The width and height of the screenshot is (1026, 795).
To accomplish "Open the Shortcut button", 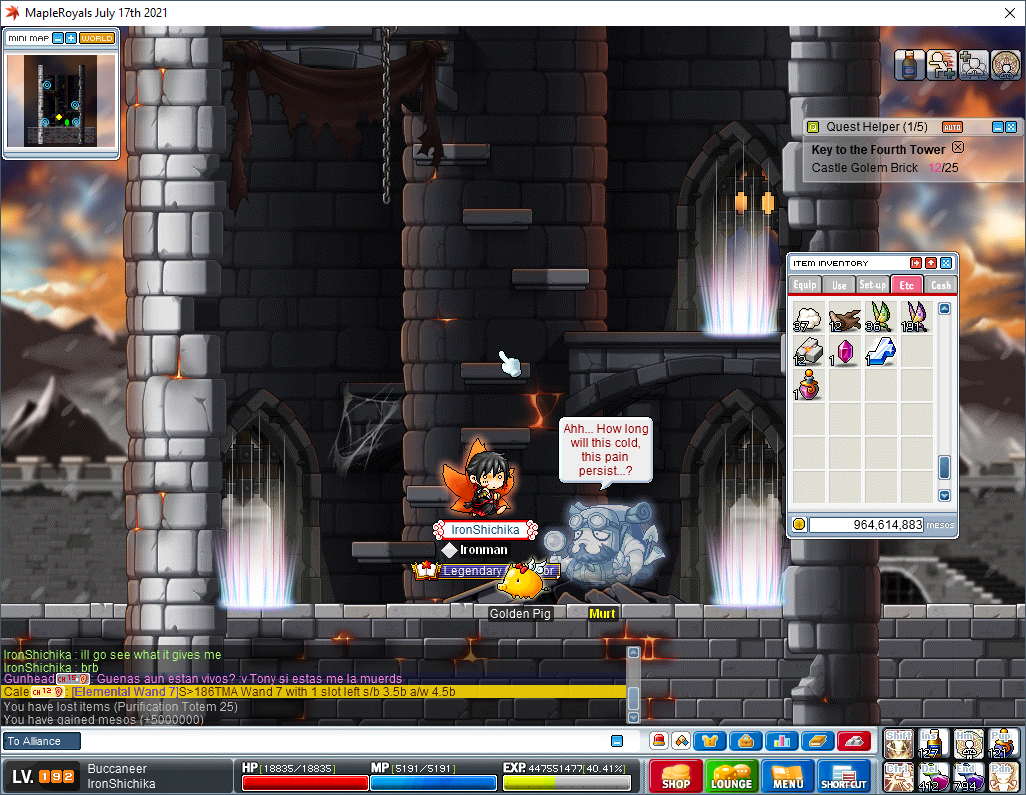I will (843, 776).
